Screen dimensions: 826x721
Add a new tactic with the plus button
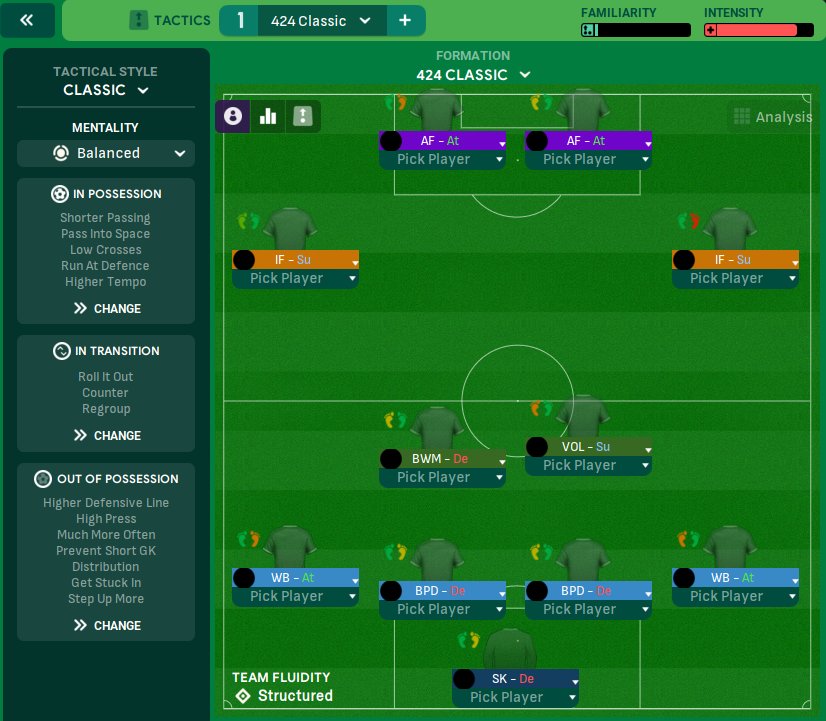click(x=404, y=21)
